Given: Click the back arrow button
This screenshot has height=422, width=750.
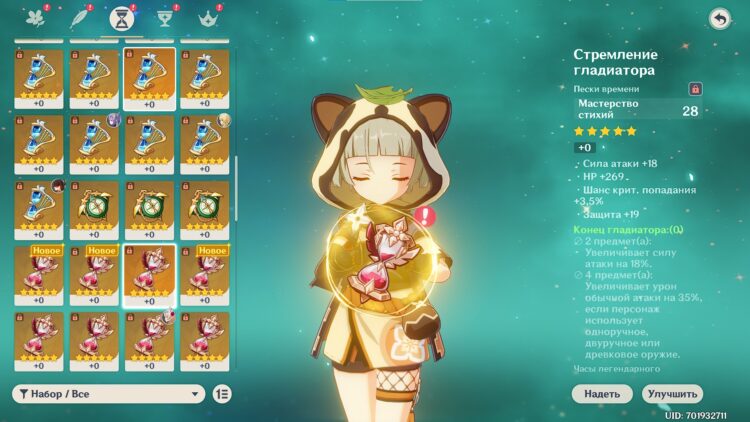Looking at the screenshot, I should pyautogui.click(x=719, y=19).
